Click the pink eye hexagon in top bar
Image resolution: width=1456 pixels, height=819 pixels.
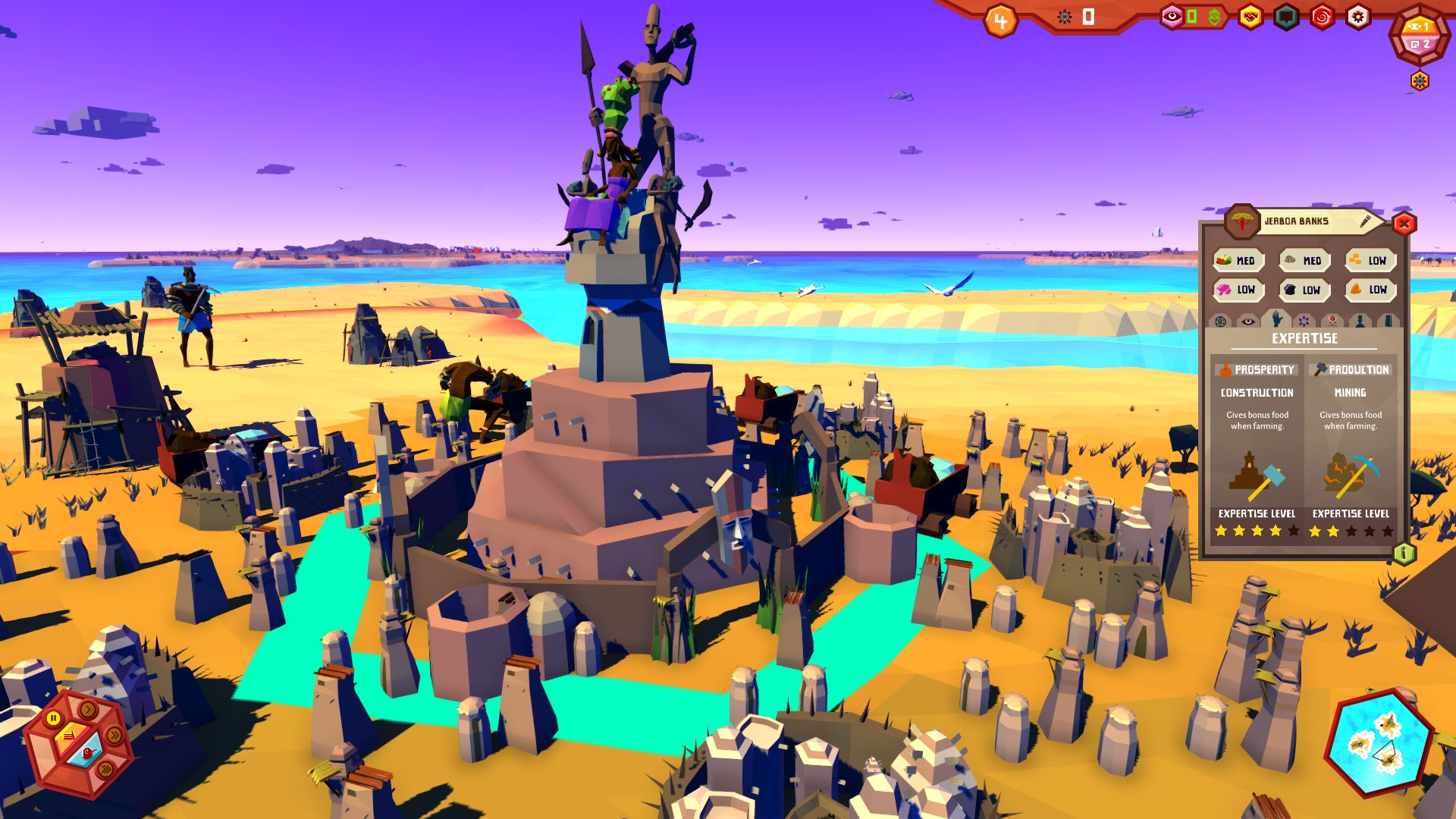point(1172,17)
